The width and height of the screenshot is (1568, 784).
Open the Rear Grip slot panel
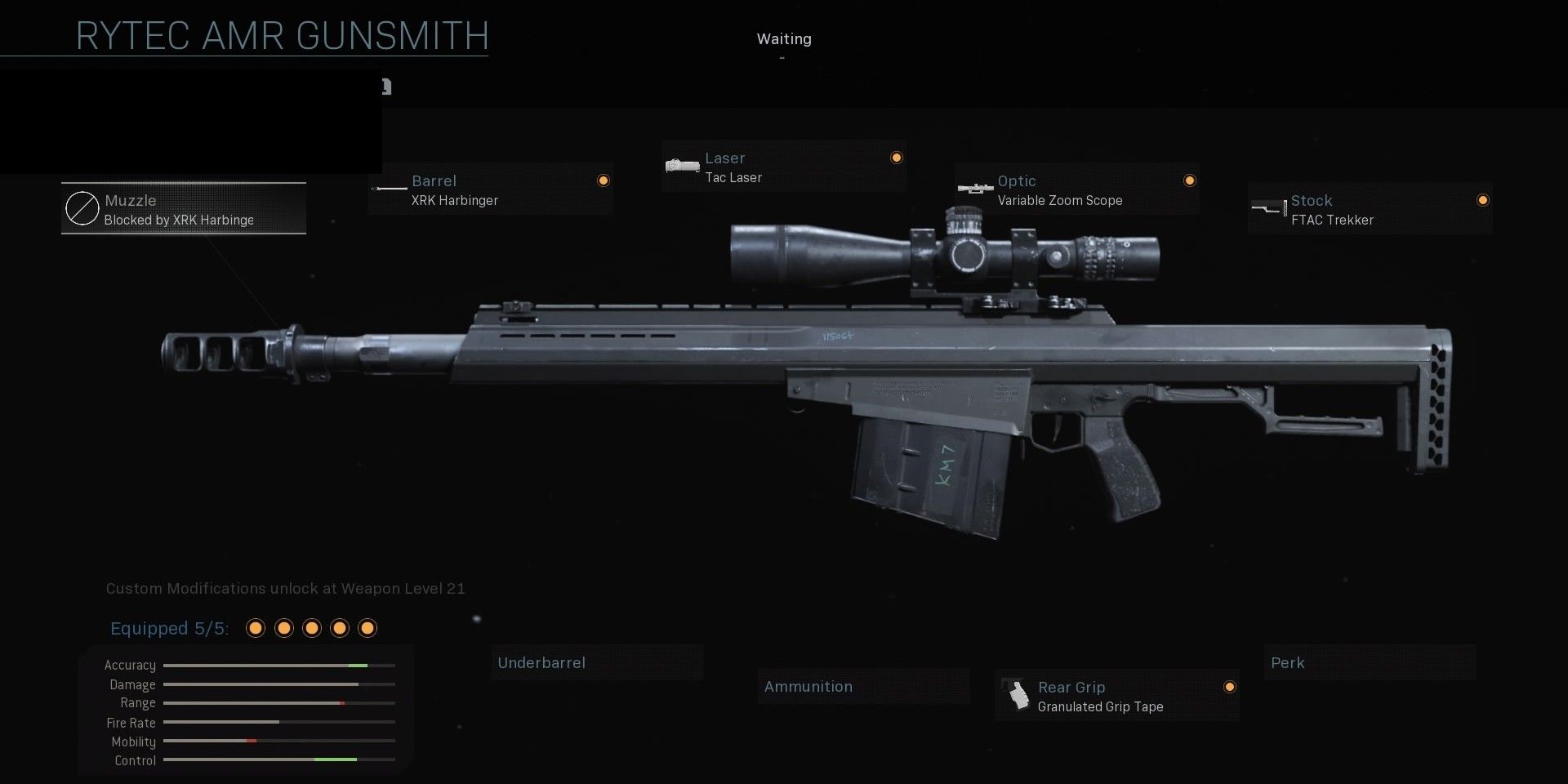coord(1116,695)
